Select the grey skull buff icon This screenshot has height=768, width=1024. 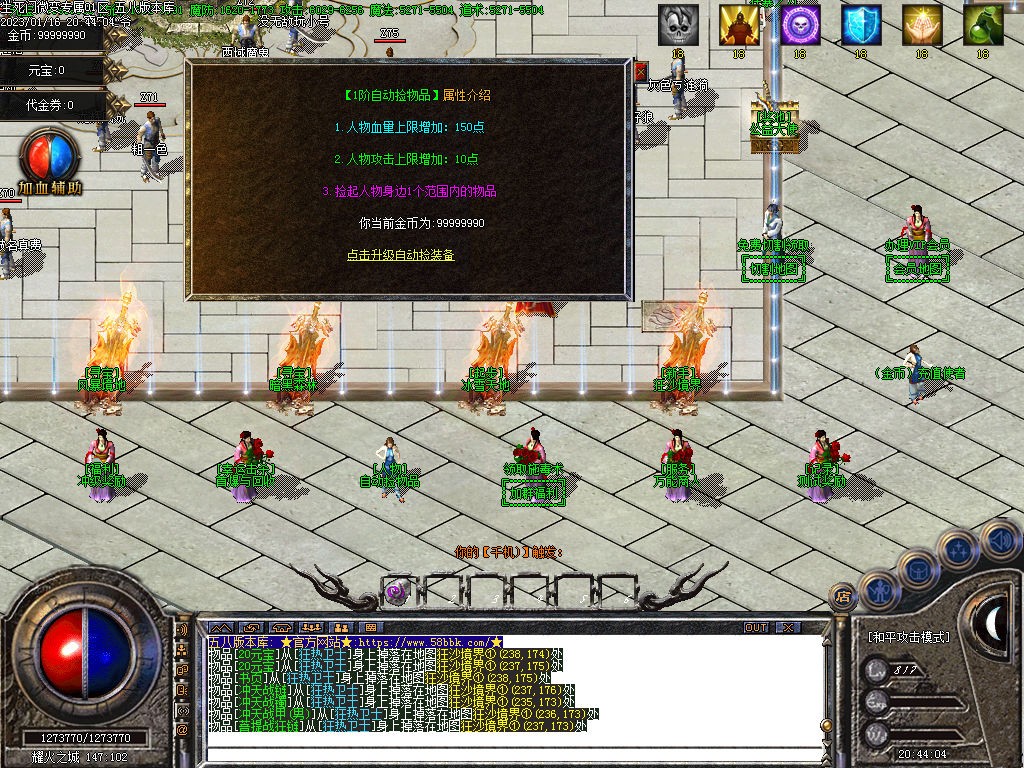point(678,25)
